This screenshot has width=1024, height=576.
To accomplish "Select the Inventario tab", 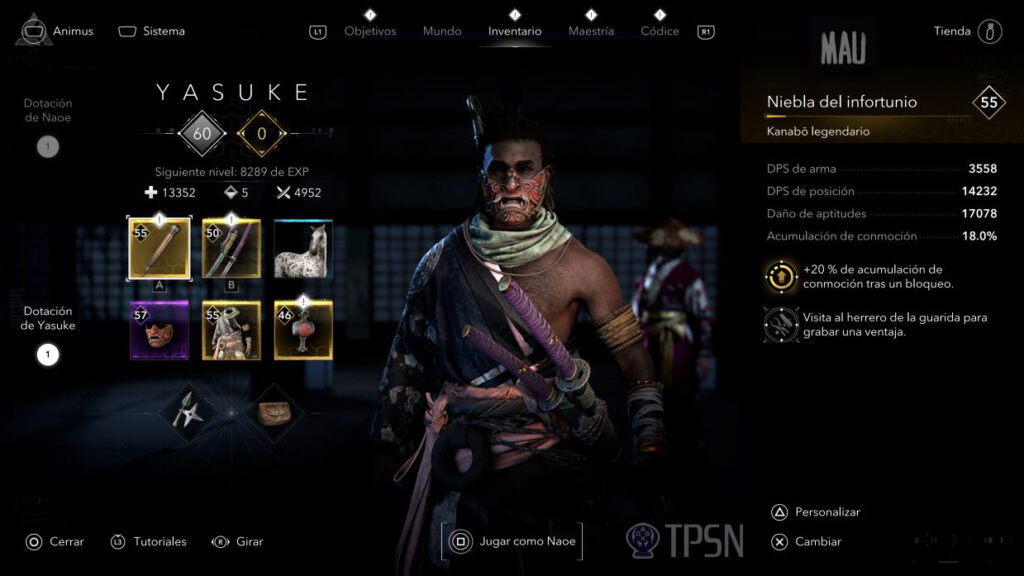I will (x=515, y=31).
